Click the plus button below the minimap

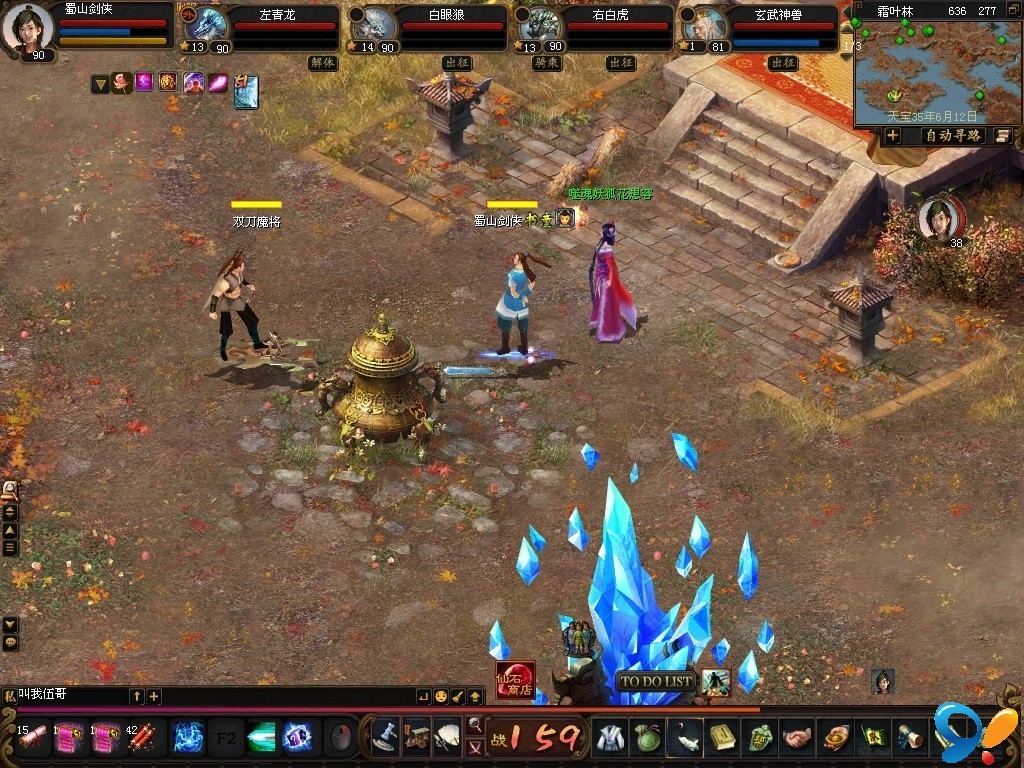tap(892, 135)
